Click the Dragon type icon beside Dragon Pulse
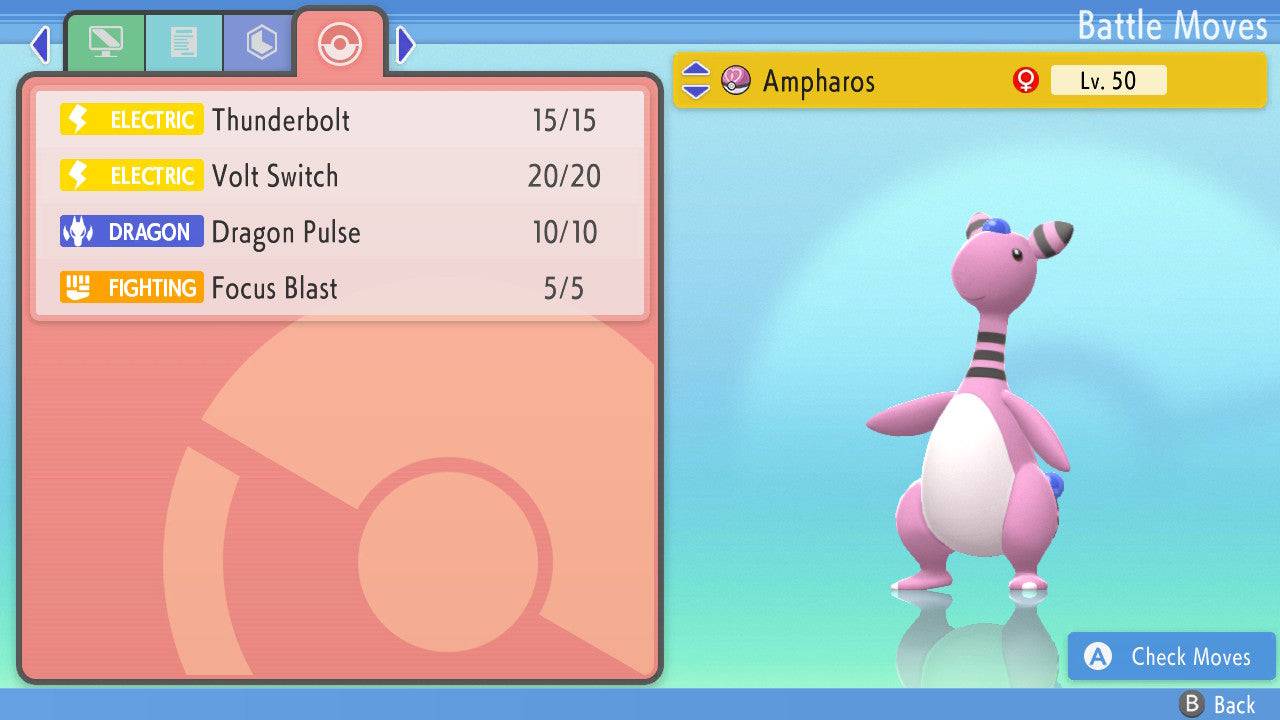Image resolution: width=1280 pixels, height=720 pixels. click(131, 232)
